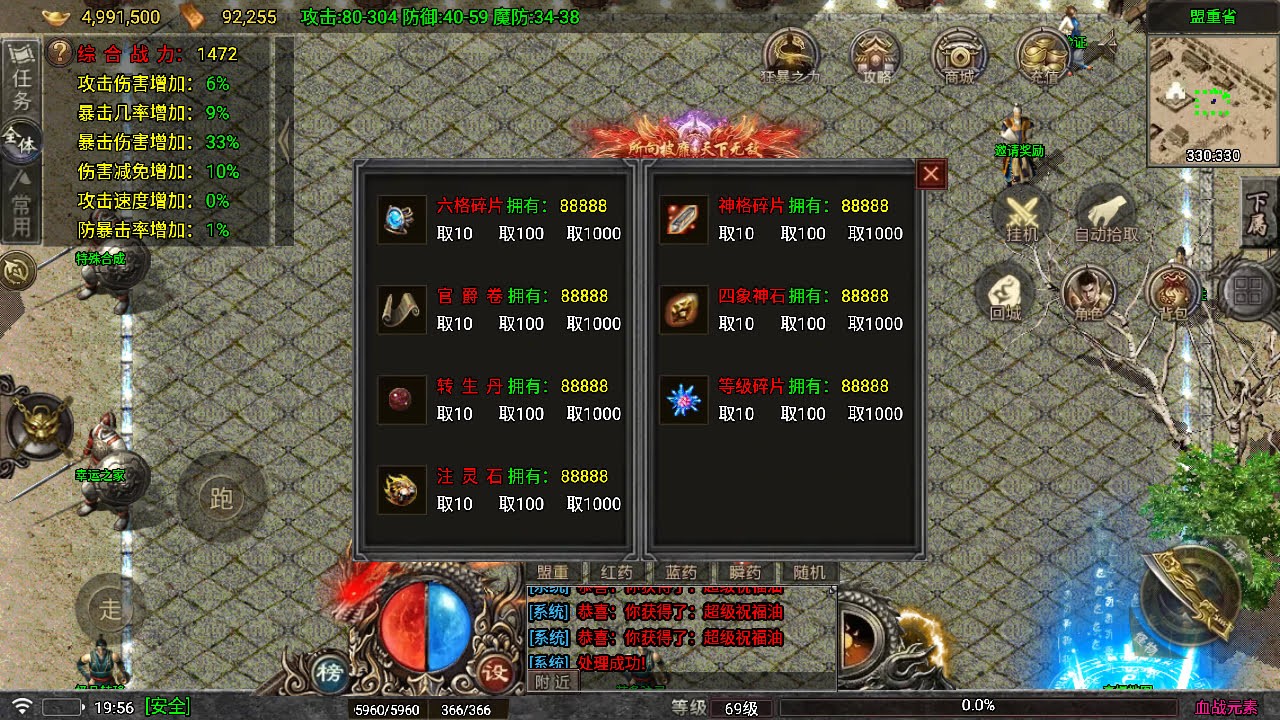Take 10 of the 六格碎片 item

point(455,234)
